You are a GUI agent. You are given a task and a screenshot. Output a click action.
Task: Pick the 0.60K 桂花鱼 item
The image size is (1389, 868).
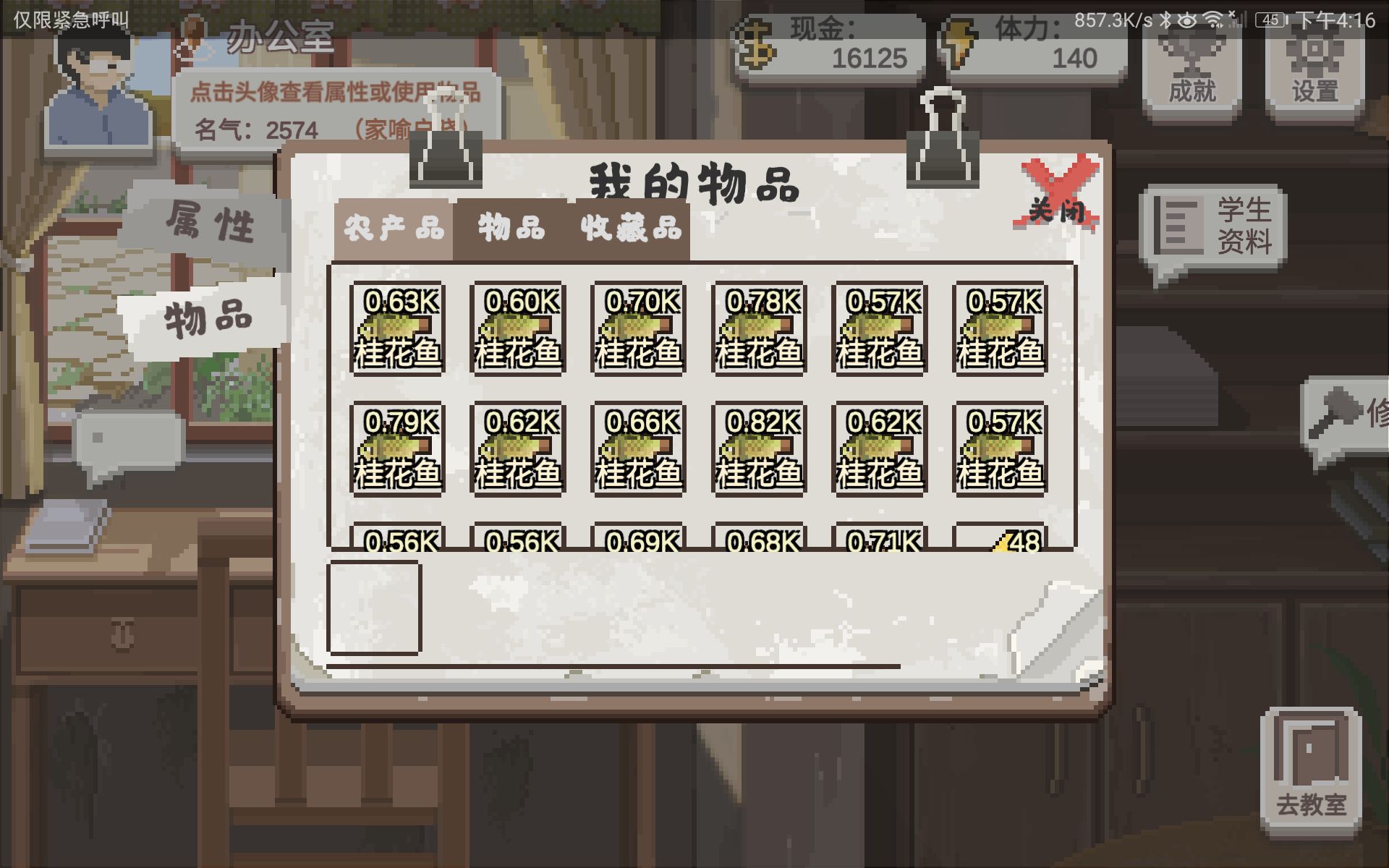click(x=518, y=329)
